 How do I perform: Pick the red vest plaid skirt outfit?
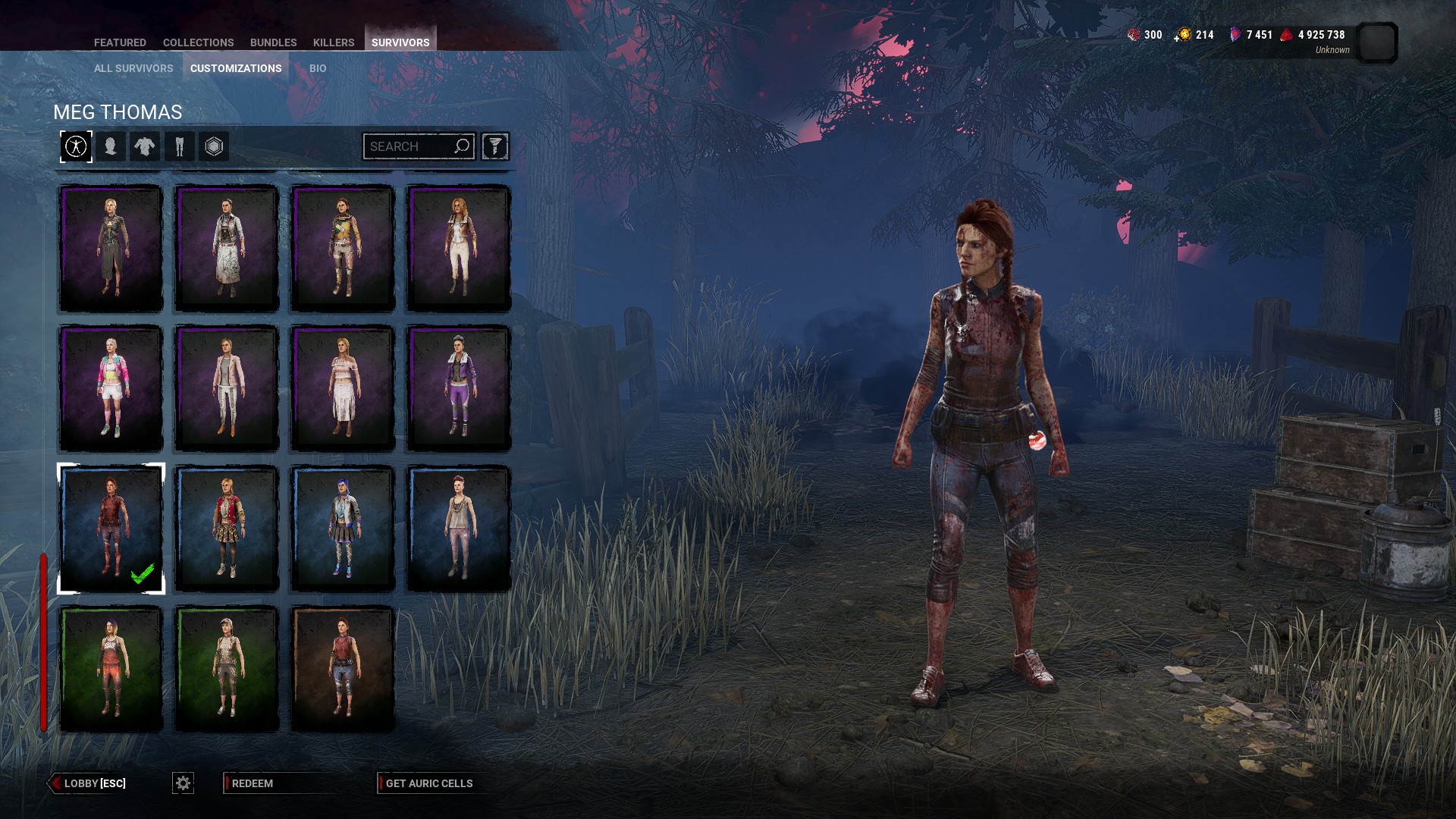tap(227, 529)
